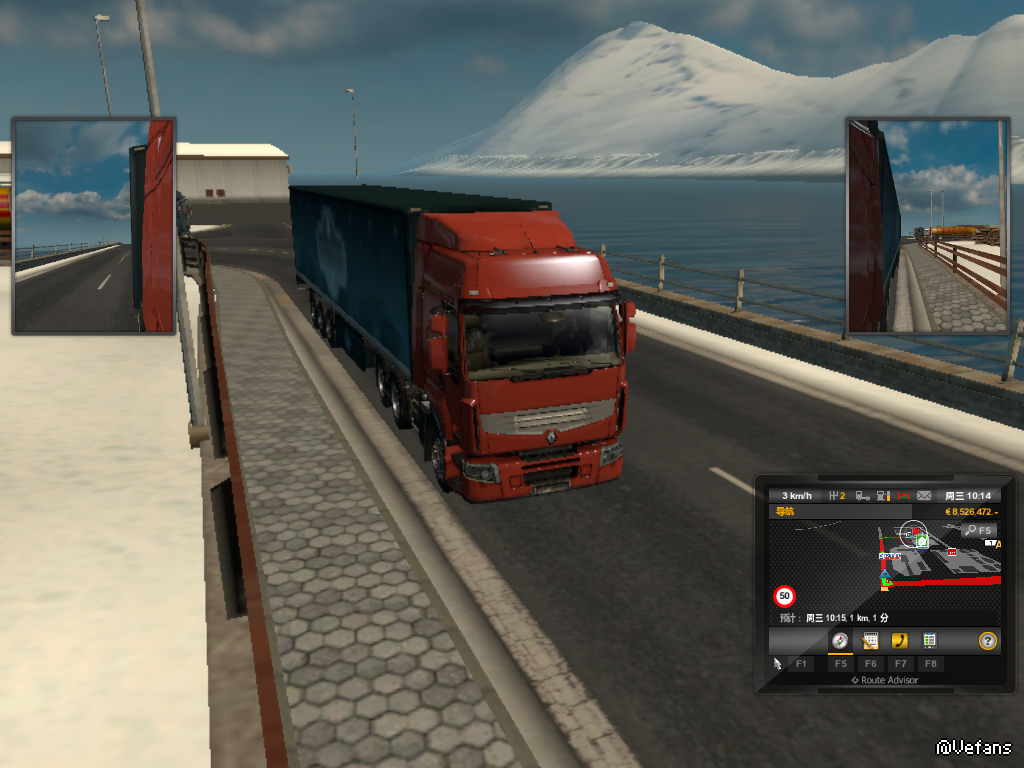Click the question mark help button

pos(988,641)
